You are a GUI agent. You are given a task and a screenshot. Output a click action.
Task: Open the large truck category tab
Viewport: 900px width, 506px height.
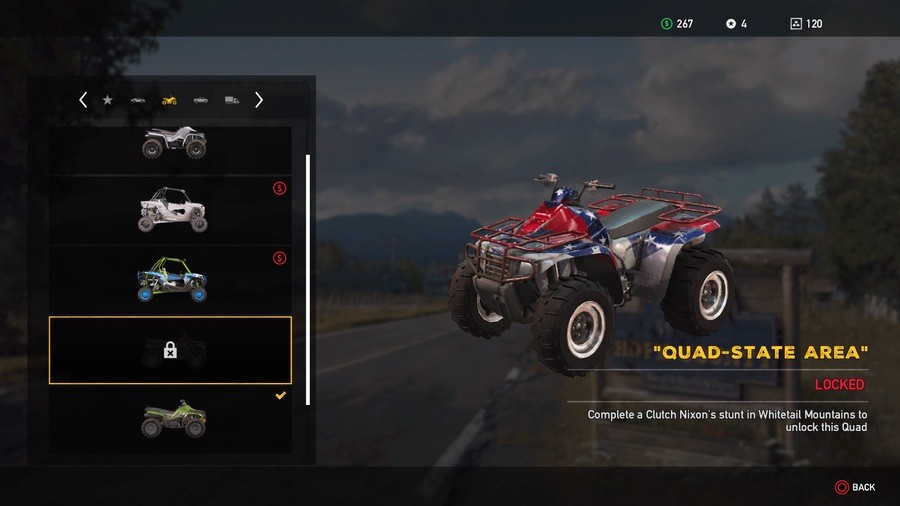coord(232,100)
